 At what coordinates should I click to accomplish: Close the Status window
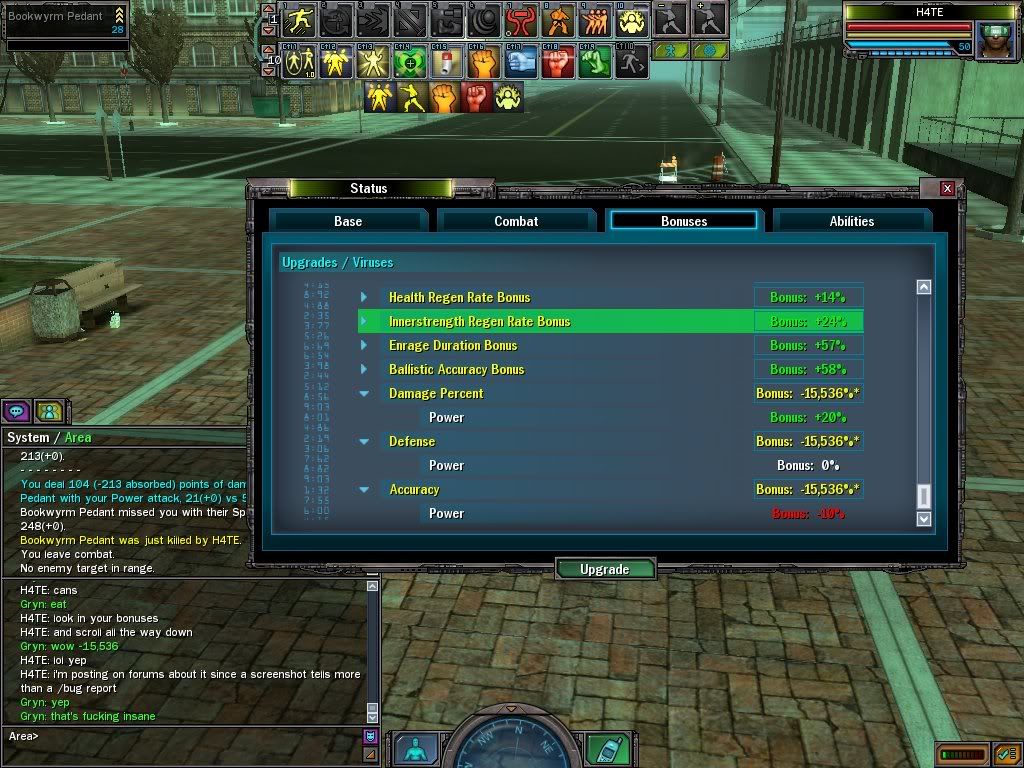(x=947, y=188)
